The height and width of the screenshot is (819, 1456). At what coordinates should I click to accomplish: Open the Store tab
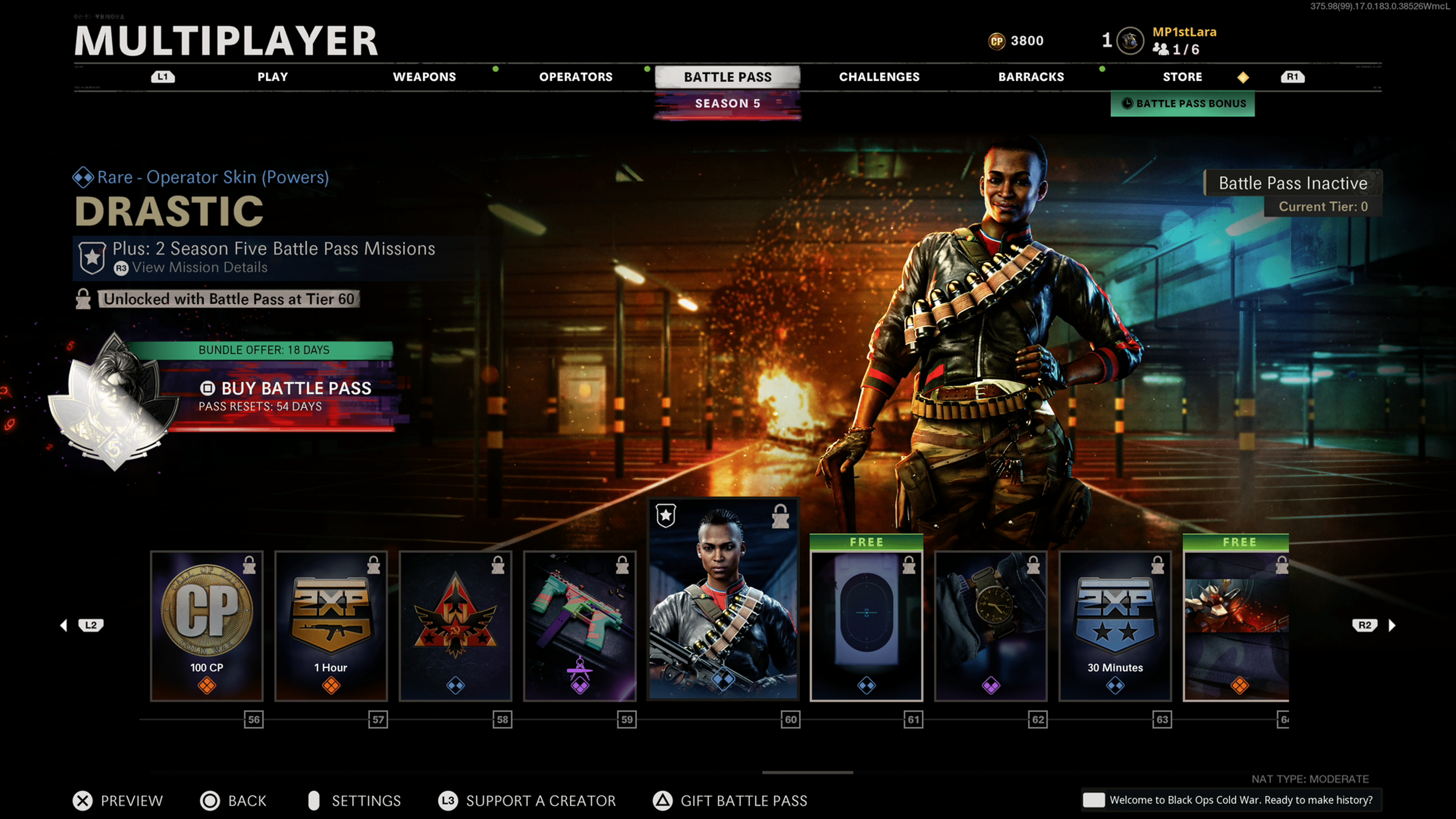tap(1182, 77)
